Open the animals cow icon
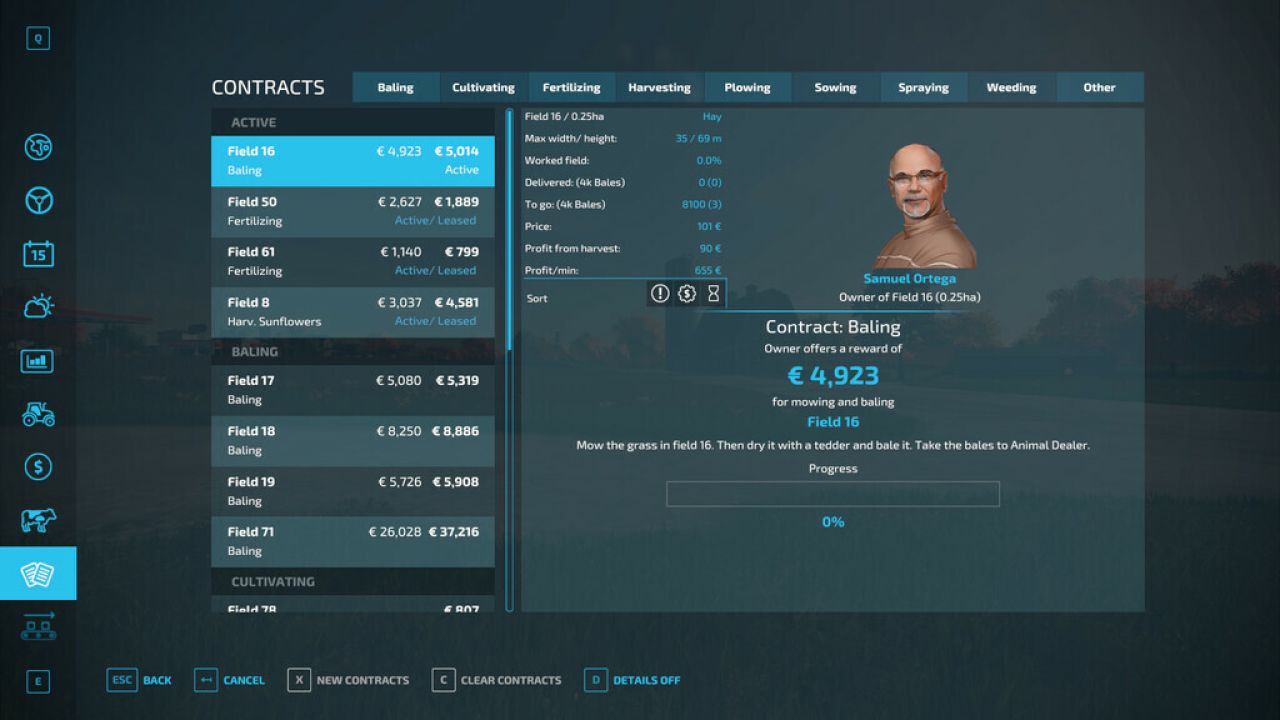The width and height of the screenshot is (1280, 720). 37,520
